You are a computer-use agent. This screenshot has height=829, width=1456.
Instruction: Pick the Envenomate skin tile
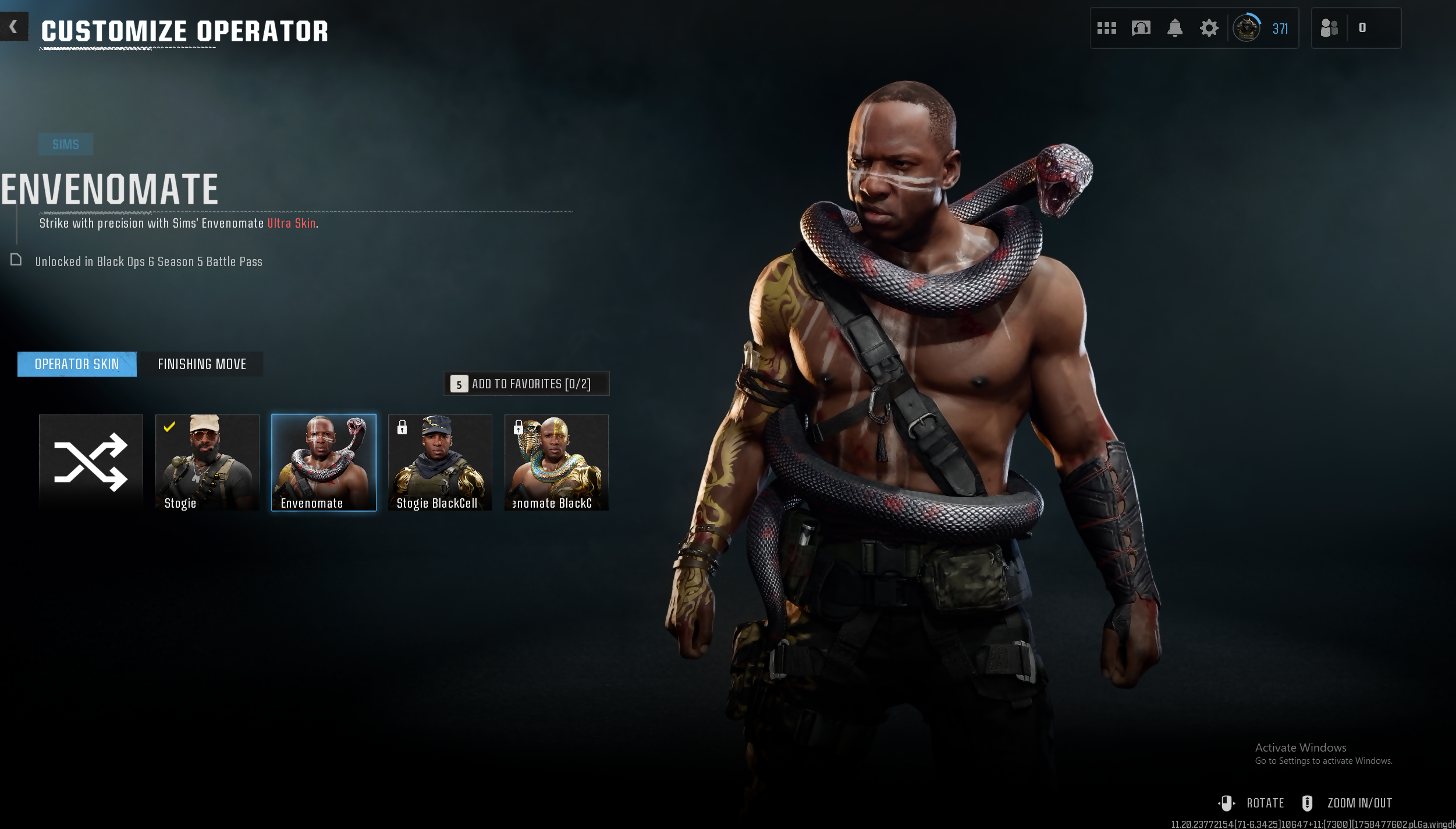point(324,462)
